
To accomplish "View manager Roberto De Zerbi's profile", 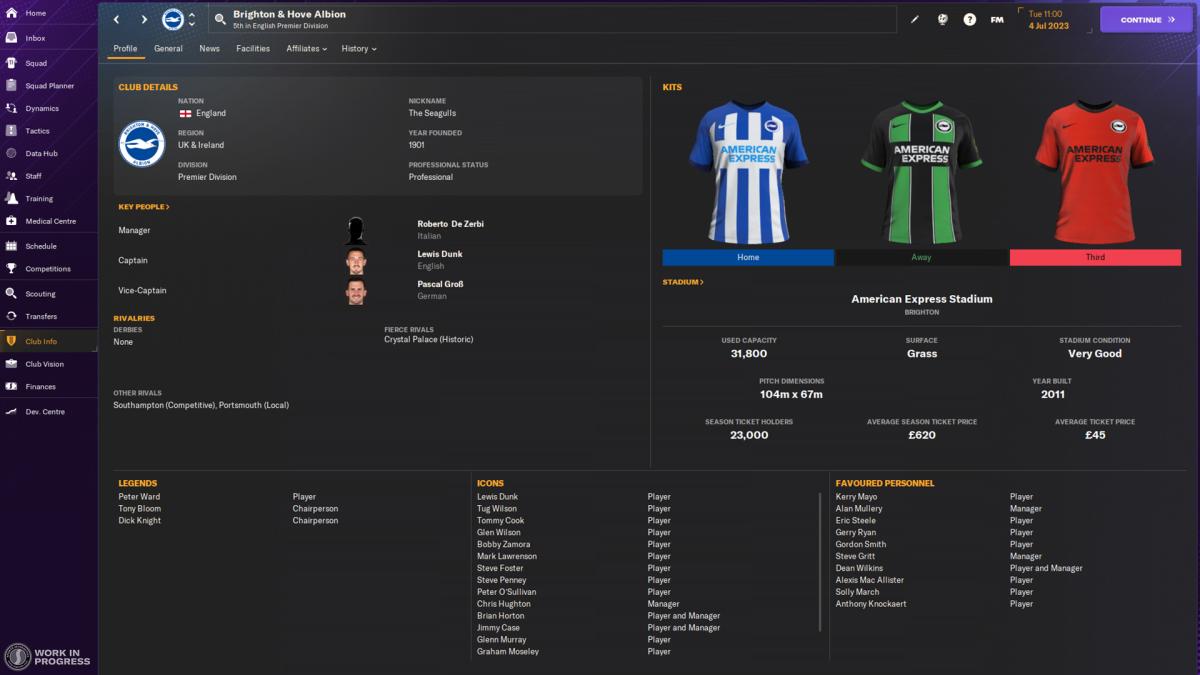I will pyautogui.click(x=450, y=224).
